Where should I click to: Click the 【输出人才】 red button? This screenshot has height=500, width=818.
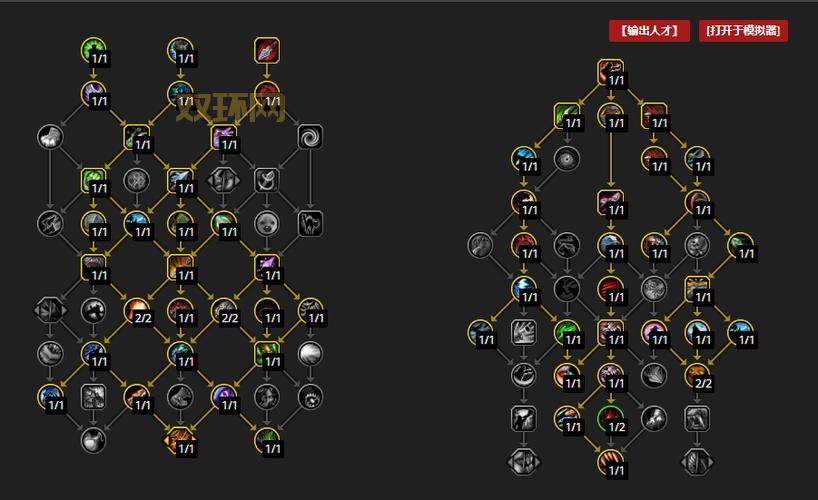coord(649,30)
